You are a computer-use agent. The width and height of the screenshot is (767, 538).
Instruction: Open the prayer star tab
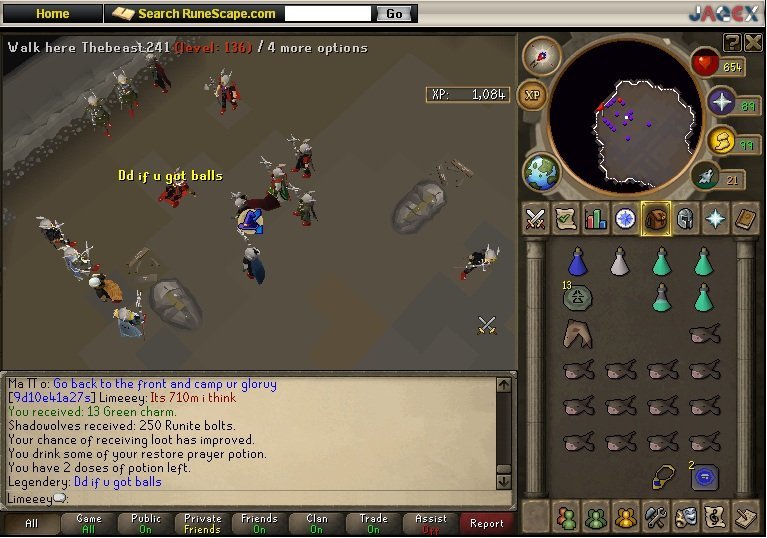pos(716,218)
